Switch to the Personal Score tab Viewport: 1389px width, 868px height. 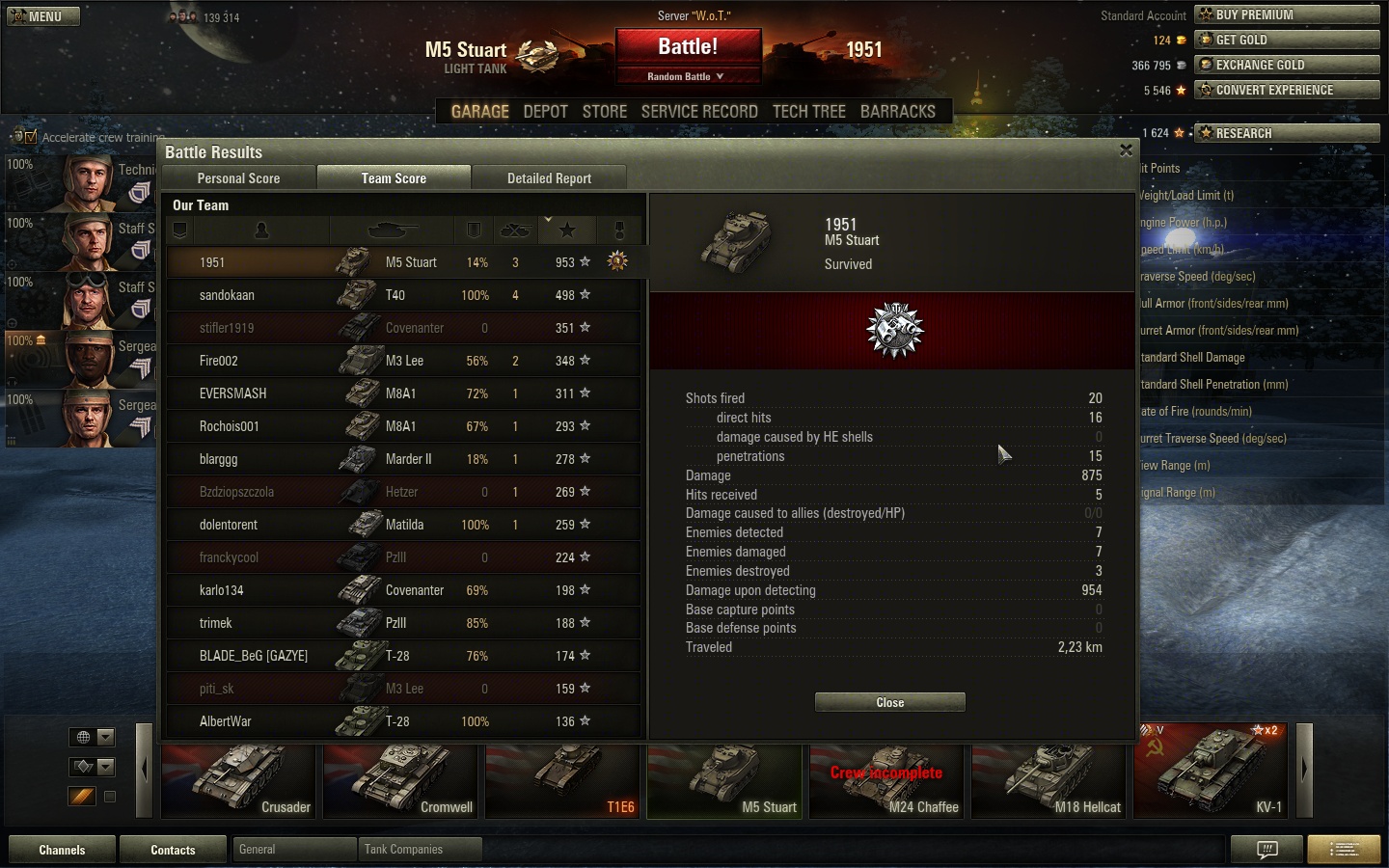(x=238, y=178)
